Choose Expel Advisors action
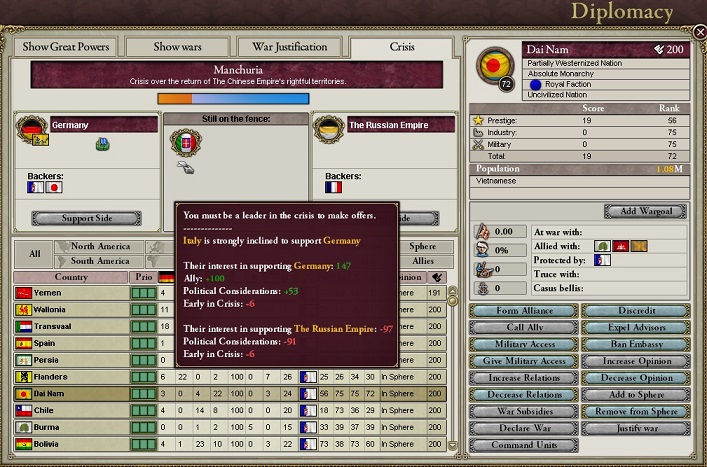The image size is (707, 467). point(635,328)
